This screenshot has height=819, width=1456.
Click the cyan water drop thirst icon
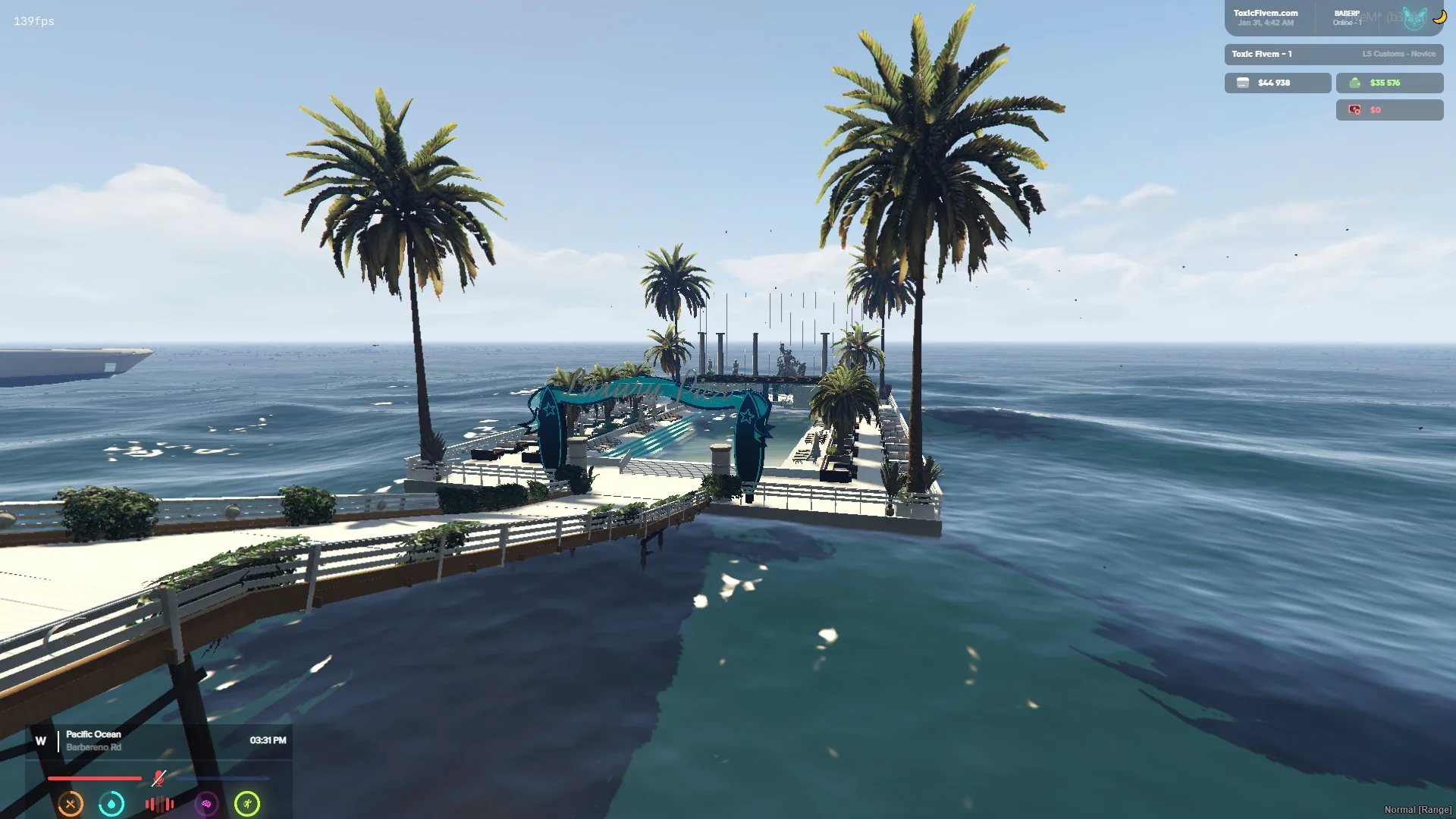coord(111,803)
